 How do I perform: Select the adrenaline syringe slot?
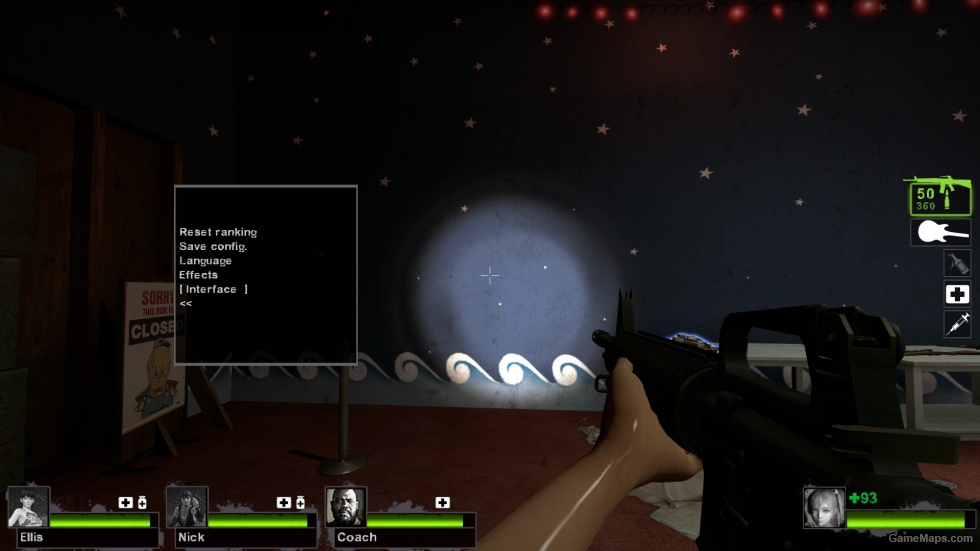click(x=957, y=324)
